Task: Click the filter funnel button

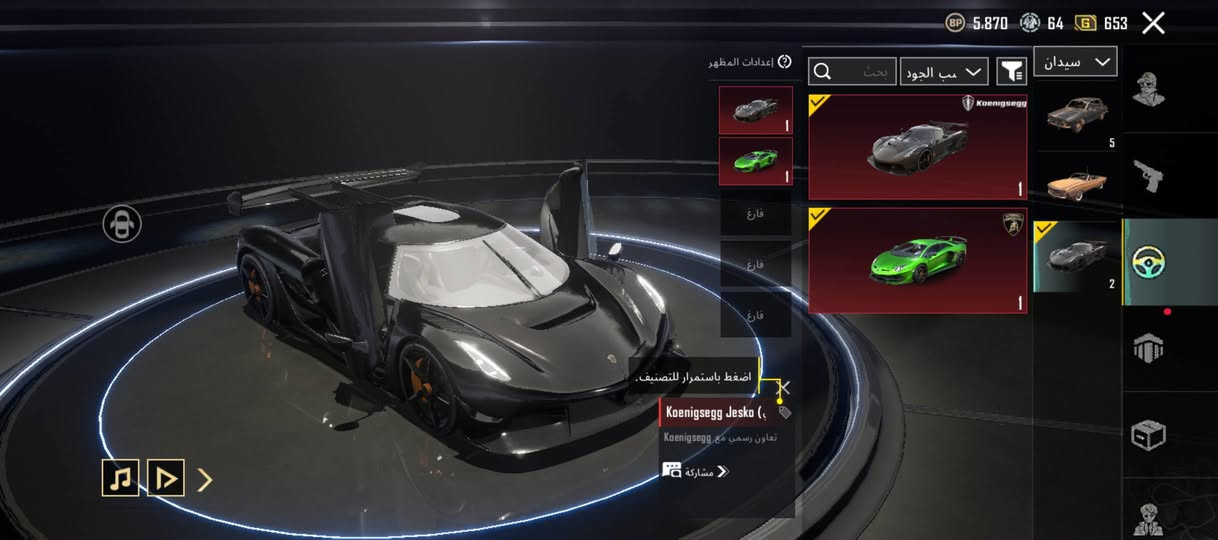Action: [1012, 71]
